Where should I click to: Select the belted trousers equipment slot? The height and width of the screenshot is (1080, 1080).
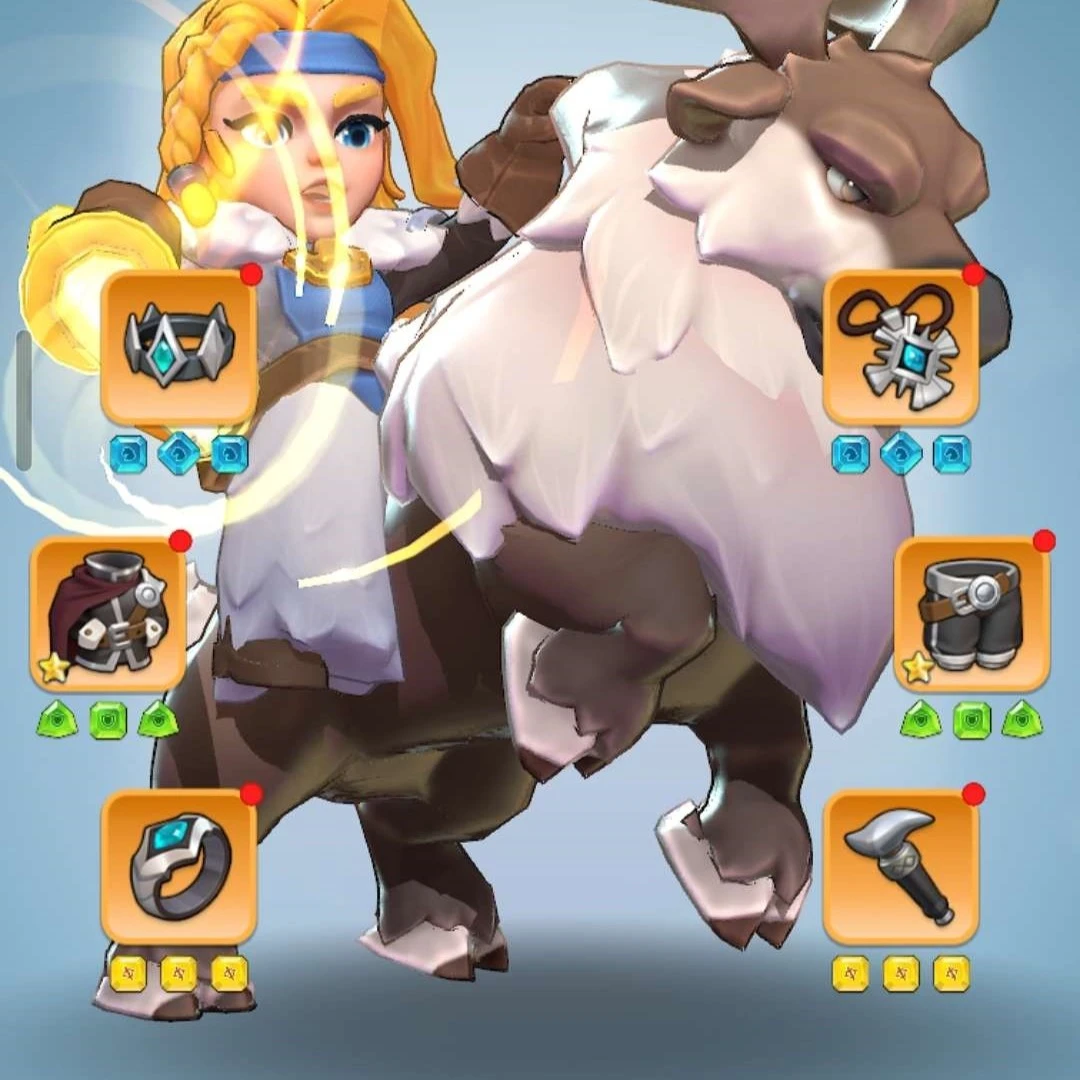(x=971, y=614)
